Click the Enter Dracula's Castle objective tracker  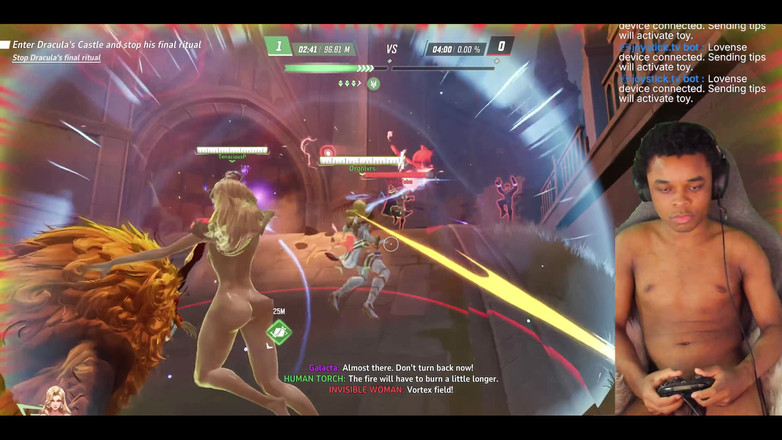(x=106, y=45)
